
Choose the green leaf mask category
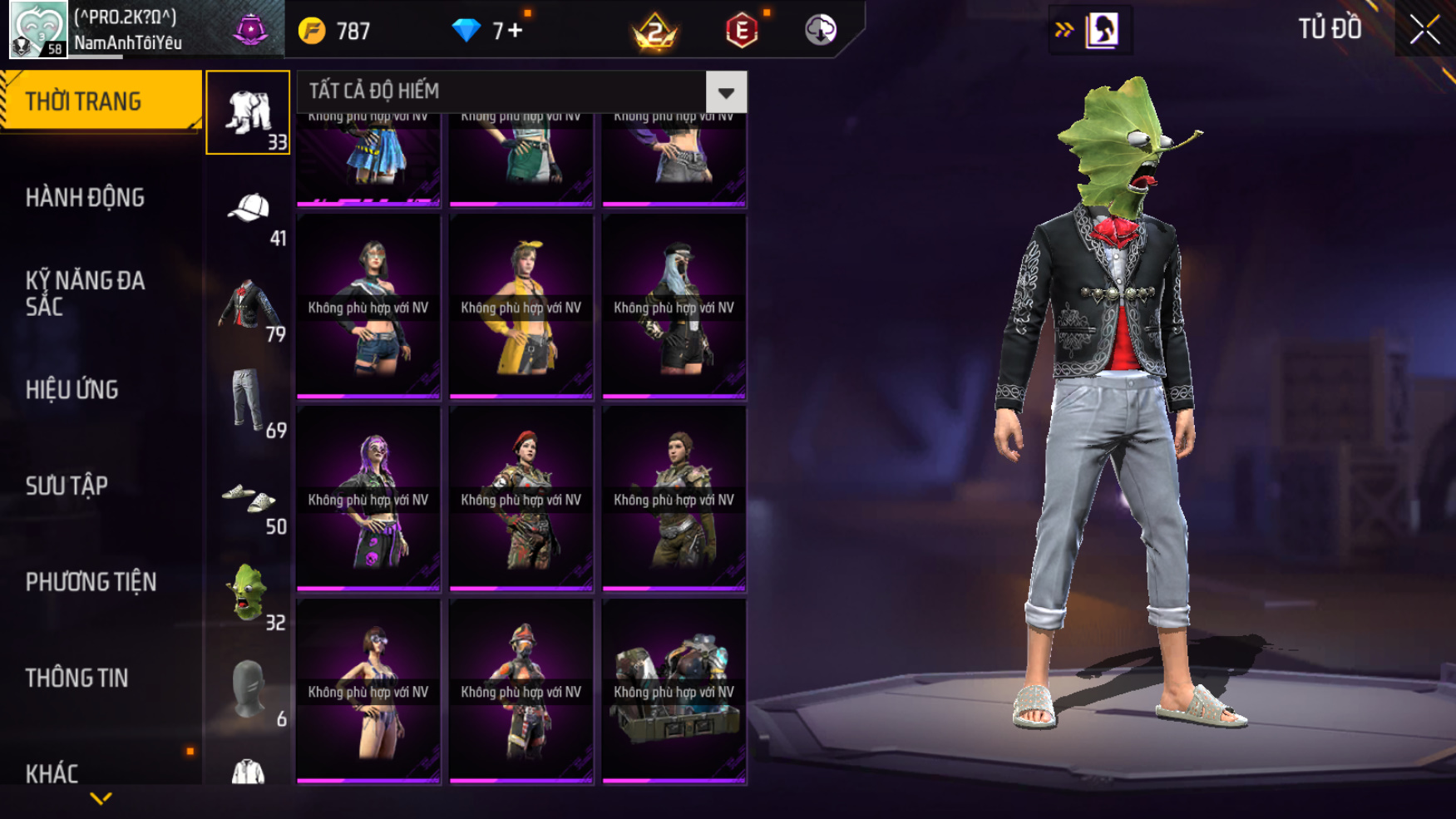(x=248, y=594)
